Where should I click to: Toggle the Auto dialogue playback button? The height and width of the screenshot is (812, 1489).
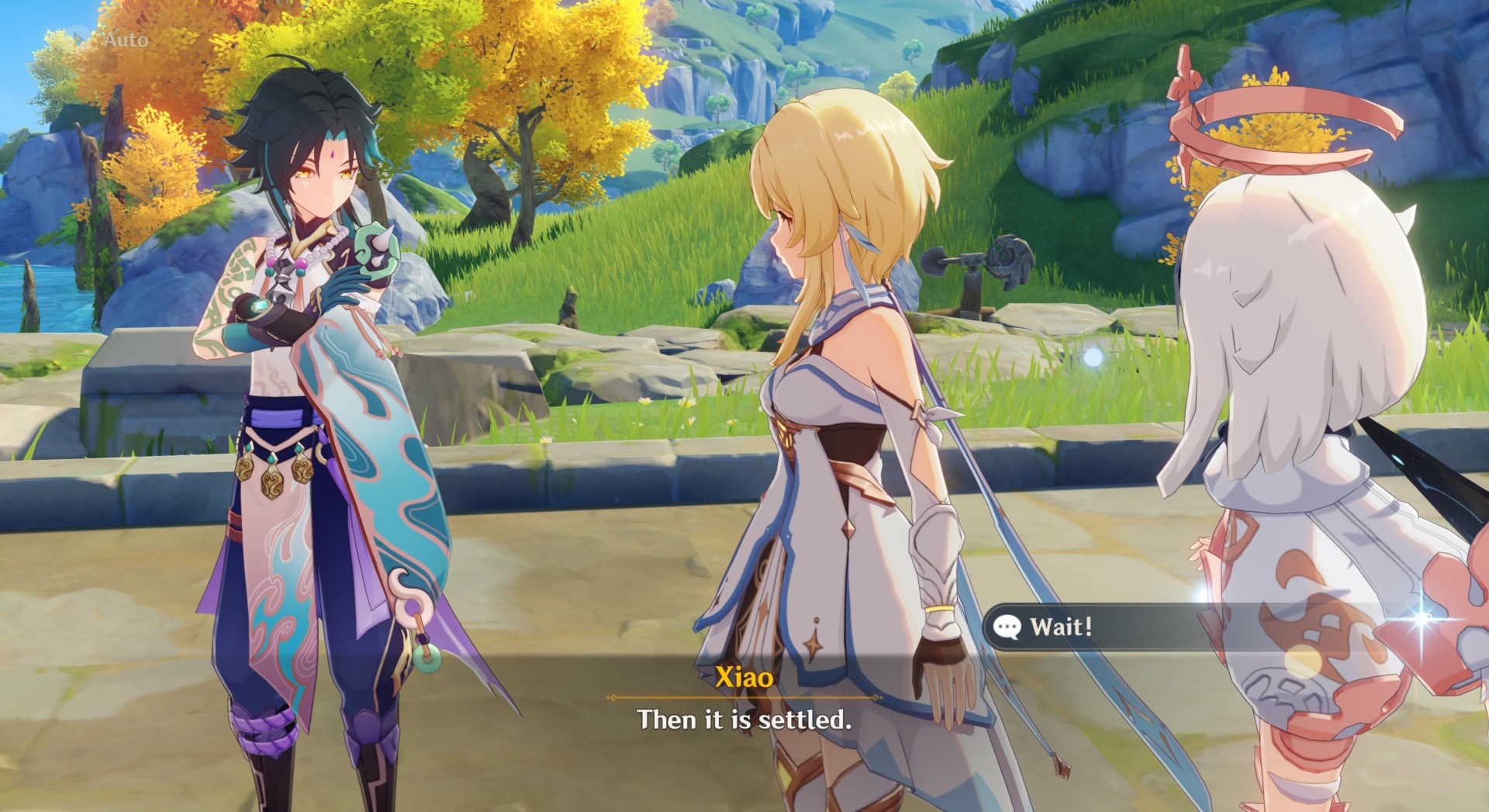click(116, 40)
